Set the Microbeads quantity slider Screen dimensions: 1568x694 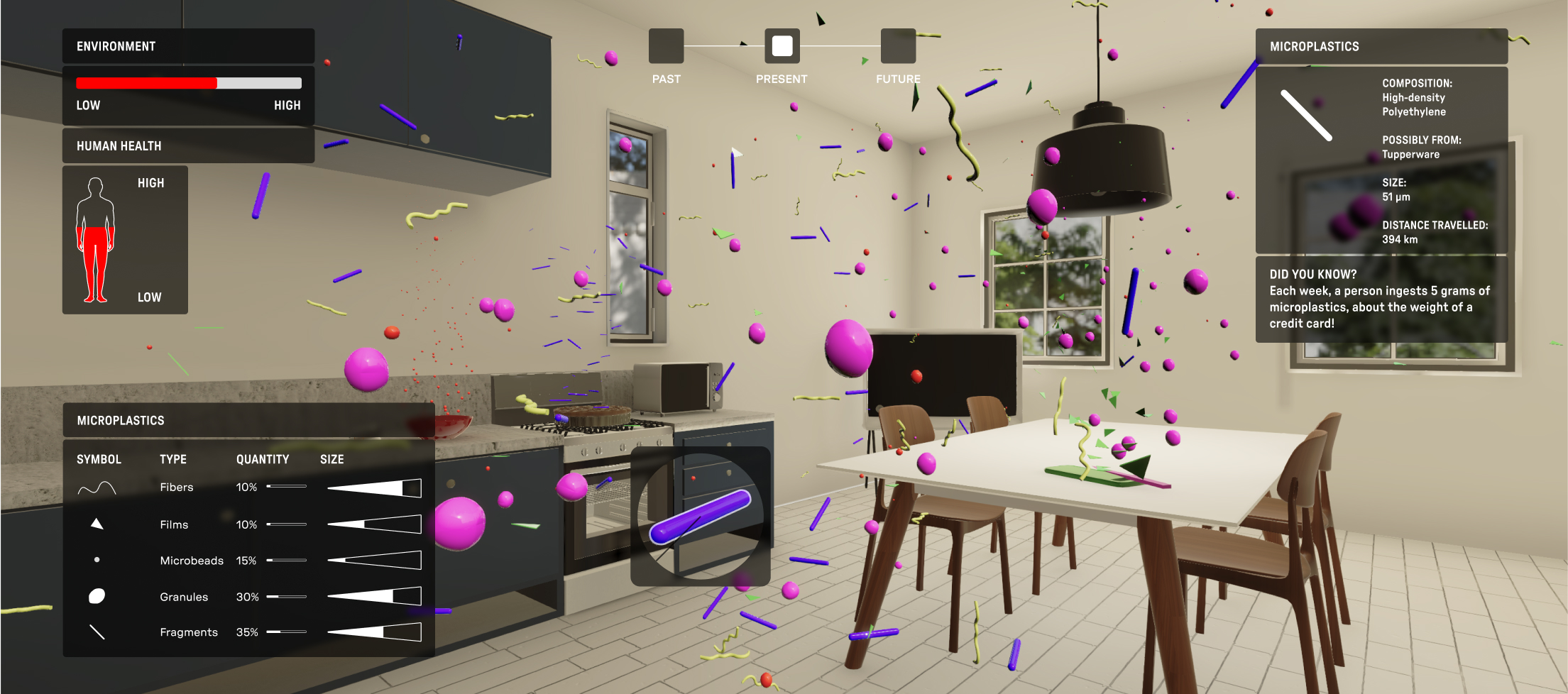click(x=286, y=561)
